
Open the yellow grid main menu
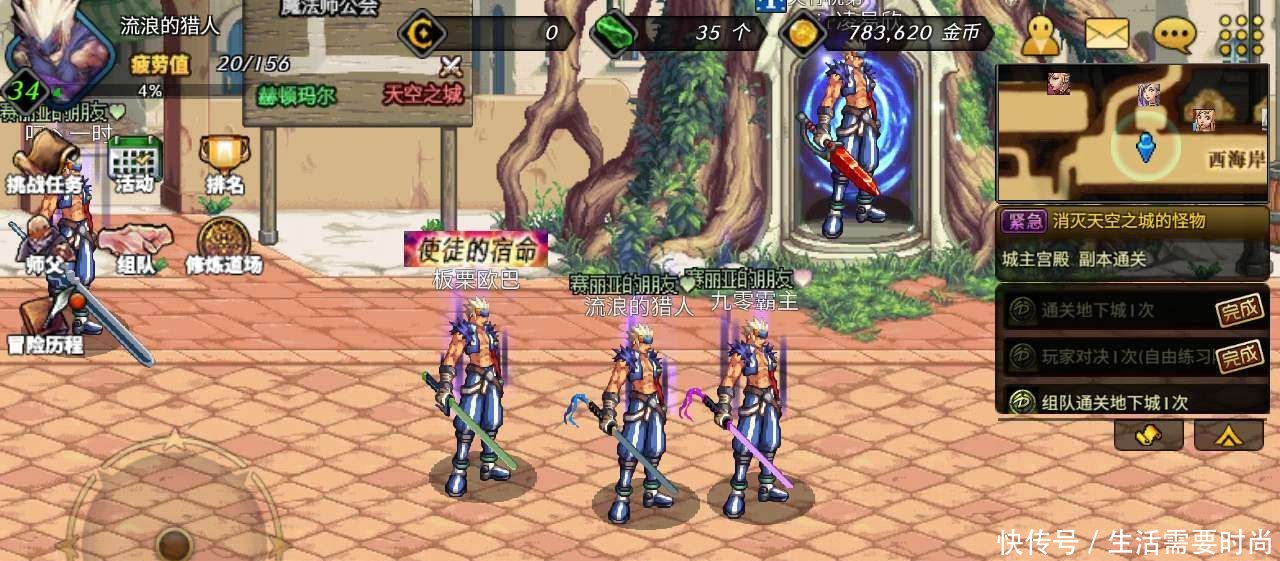tap(1241, 35)
